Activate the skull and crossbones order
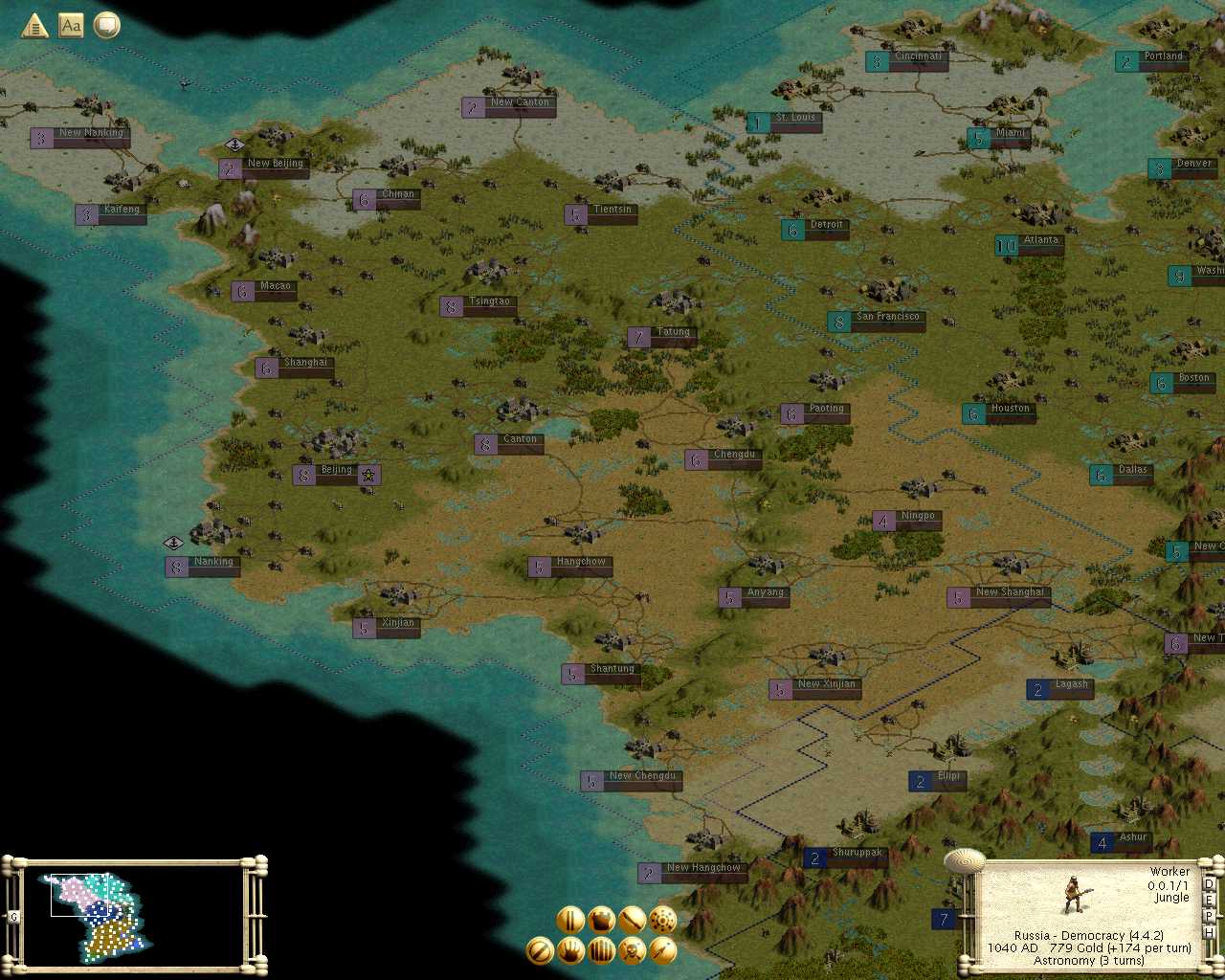The height and width of the screenshot is (980, 1225). tap(632, 950)
